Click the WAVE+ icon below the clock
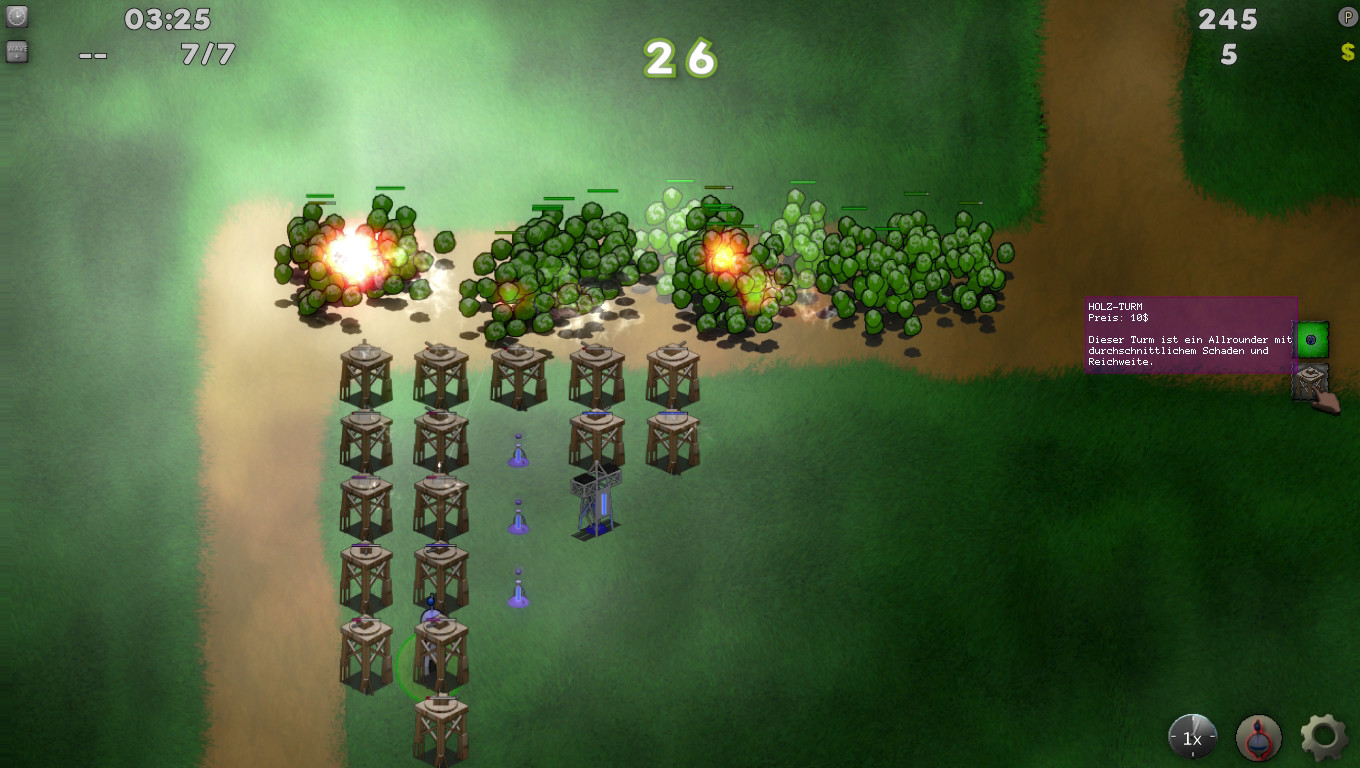This screenshot has height=768, width=1360. [x=16, y=51]
